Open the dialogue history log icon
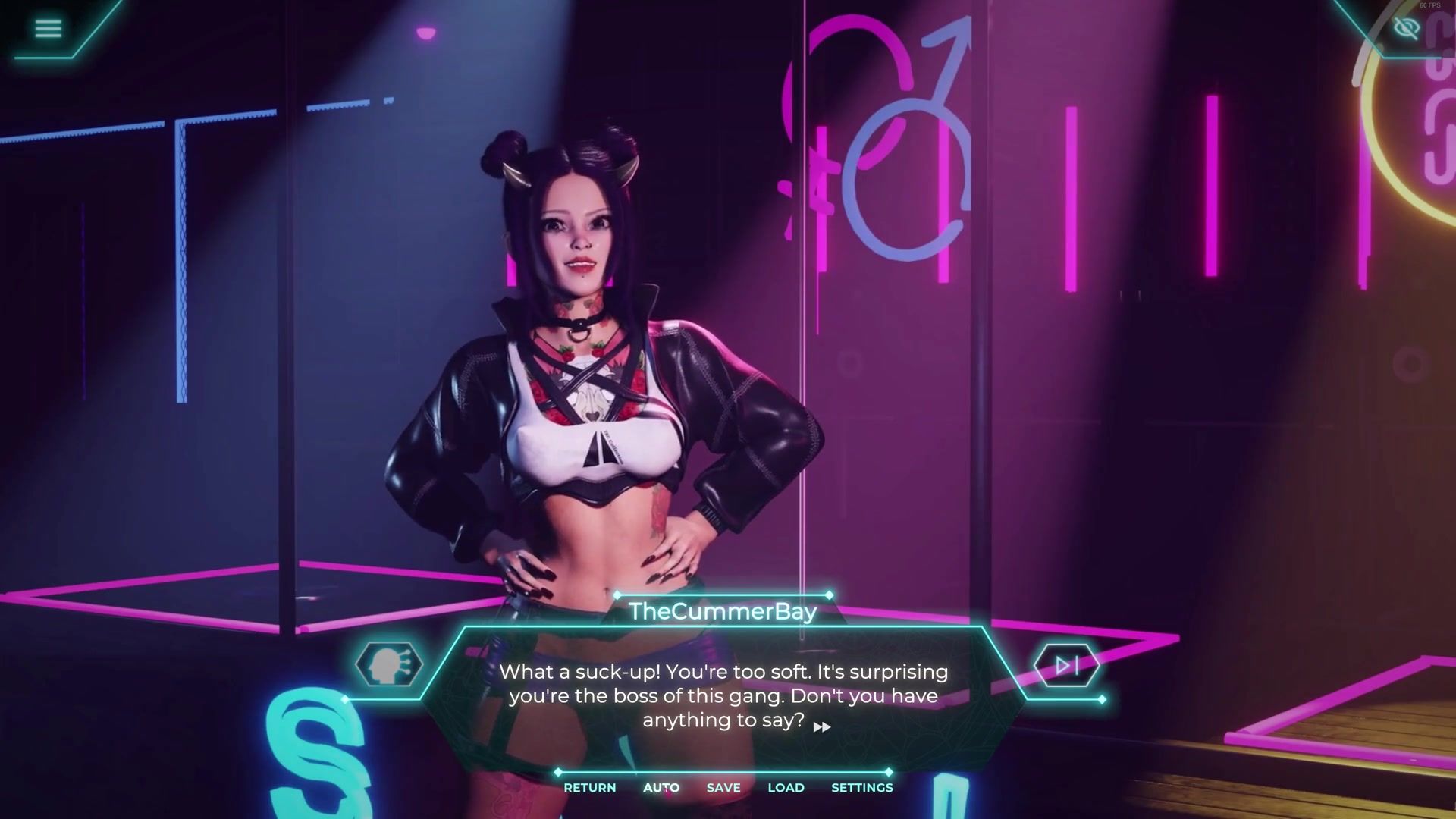The width and height of the screenshot is (1456, 819). [x=388, y=665]
